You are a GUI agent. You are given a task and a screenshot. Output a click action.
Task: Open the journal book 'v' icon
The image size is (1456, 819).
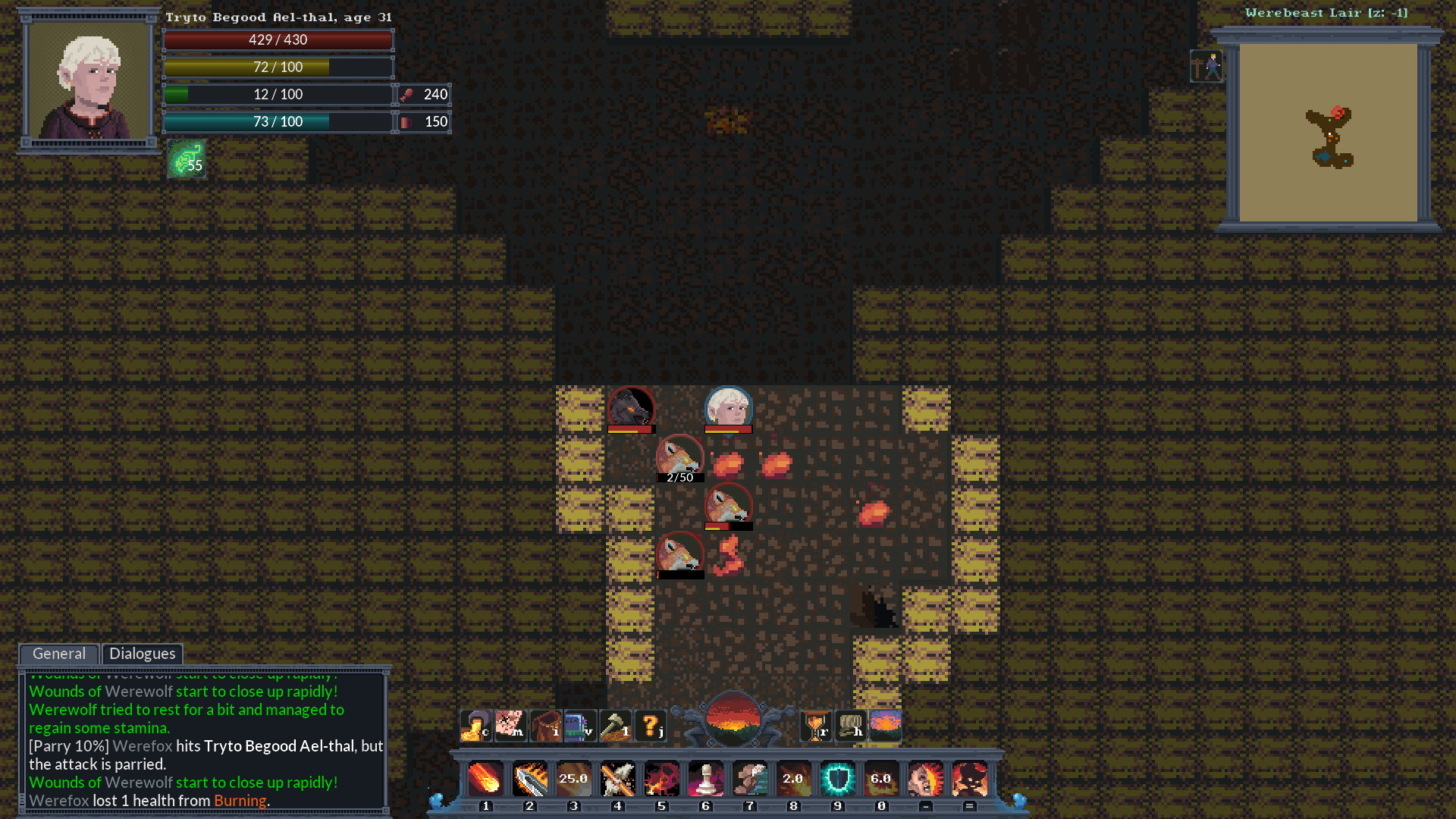coord(580,724)
